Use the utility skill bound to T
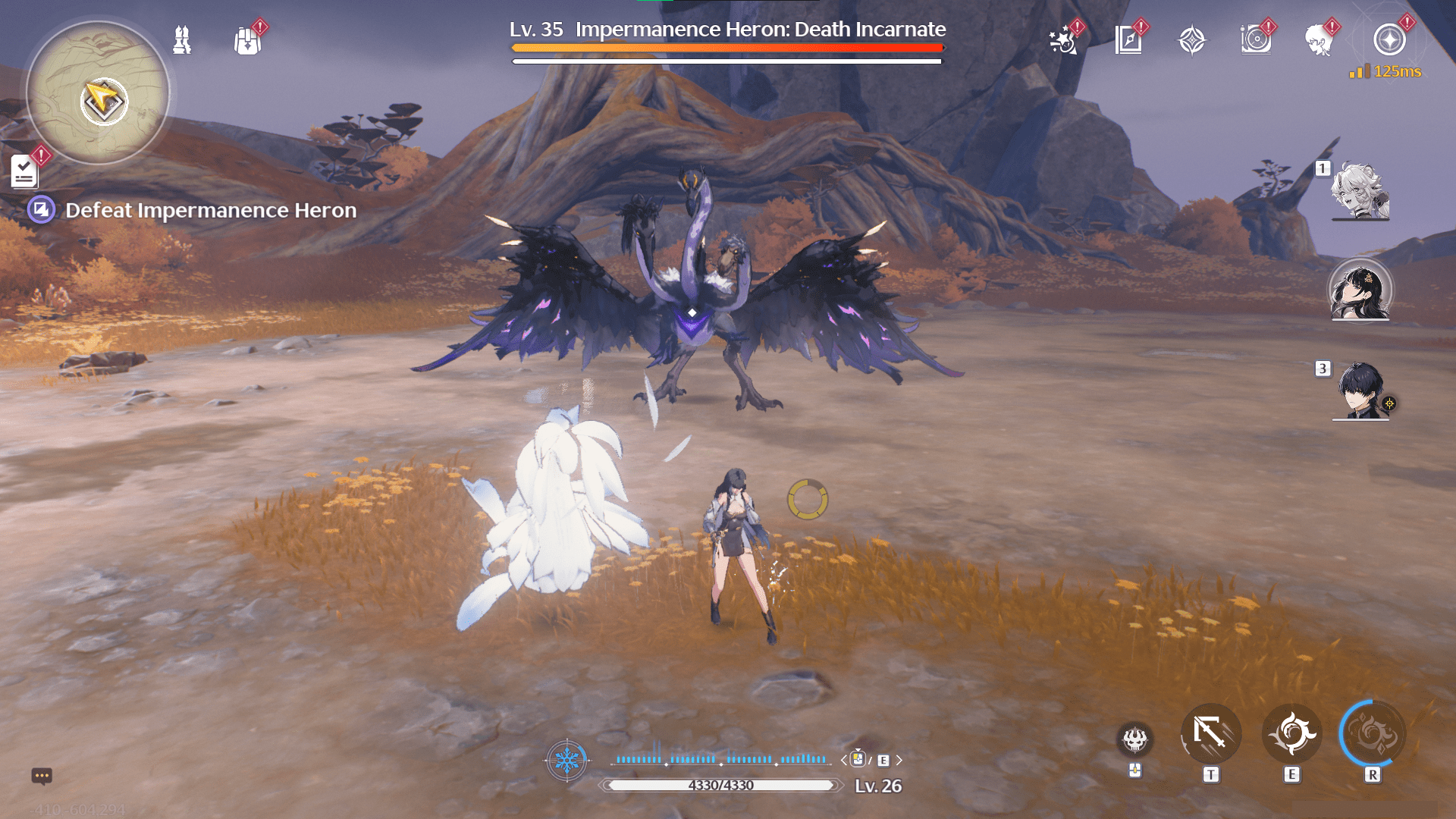The width and height of the screenshot is (1456, 819). click(1212, 733)
